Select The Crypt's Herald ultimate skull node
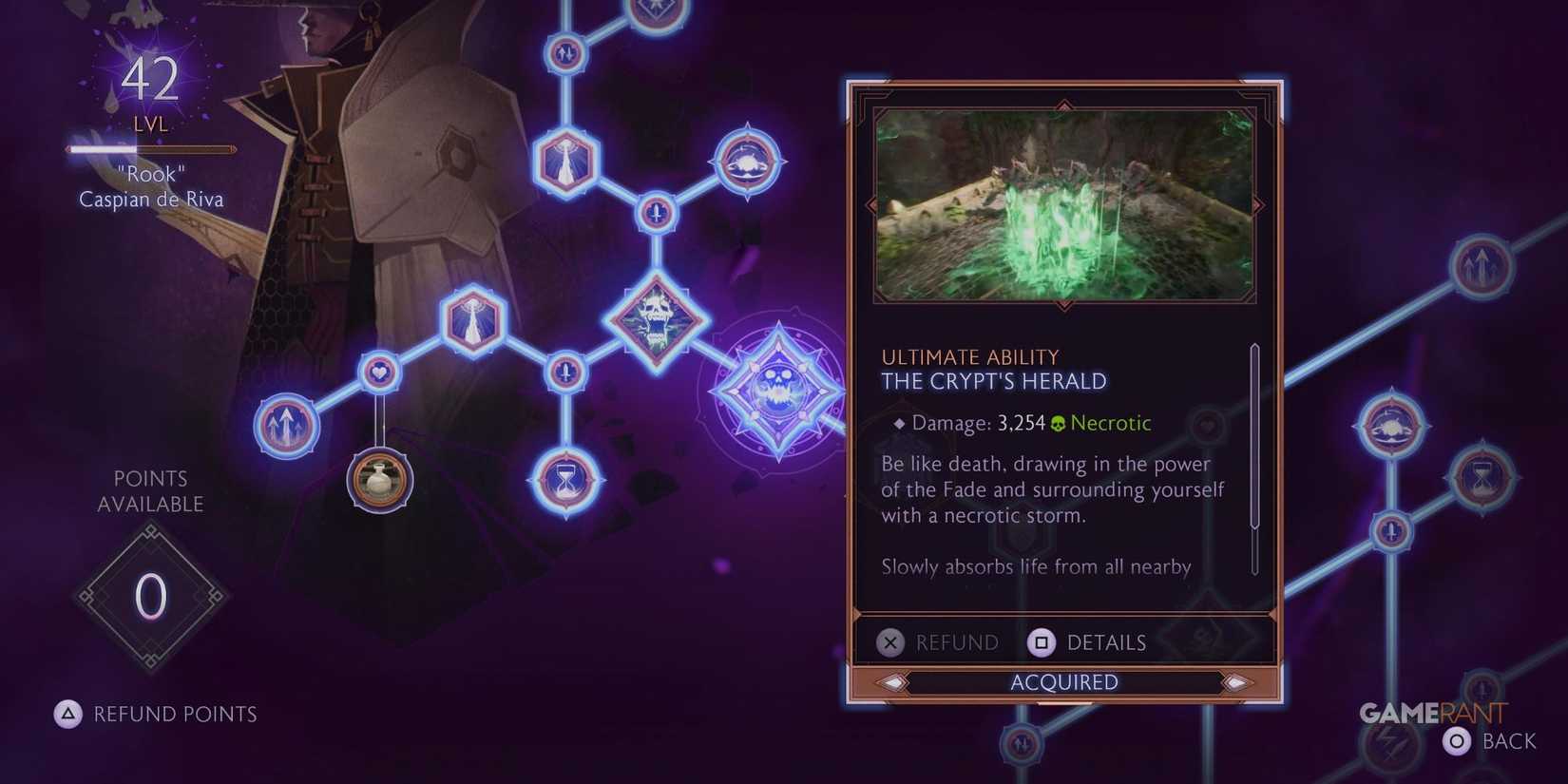This screenshot has width=1568, height=784. (x=779, y=390)
